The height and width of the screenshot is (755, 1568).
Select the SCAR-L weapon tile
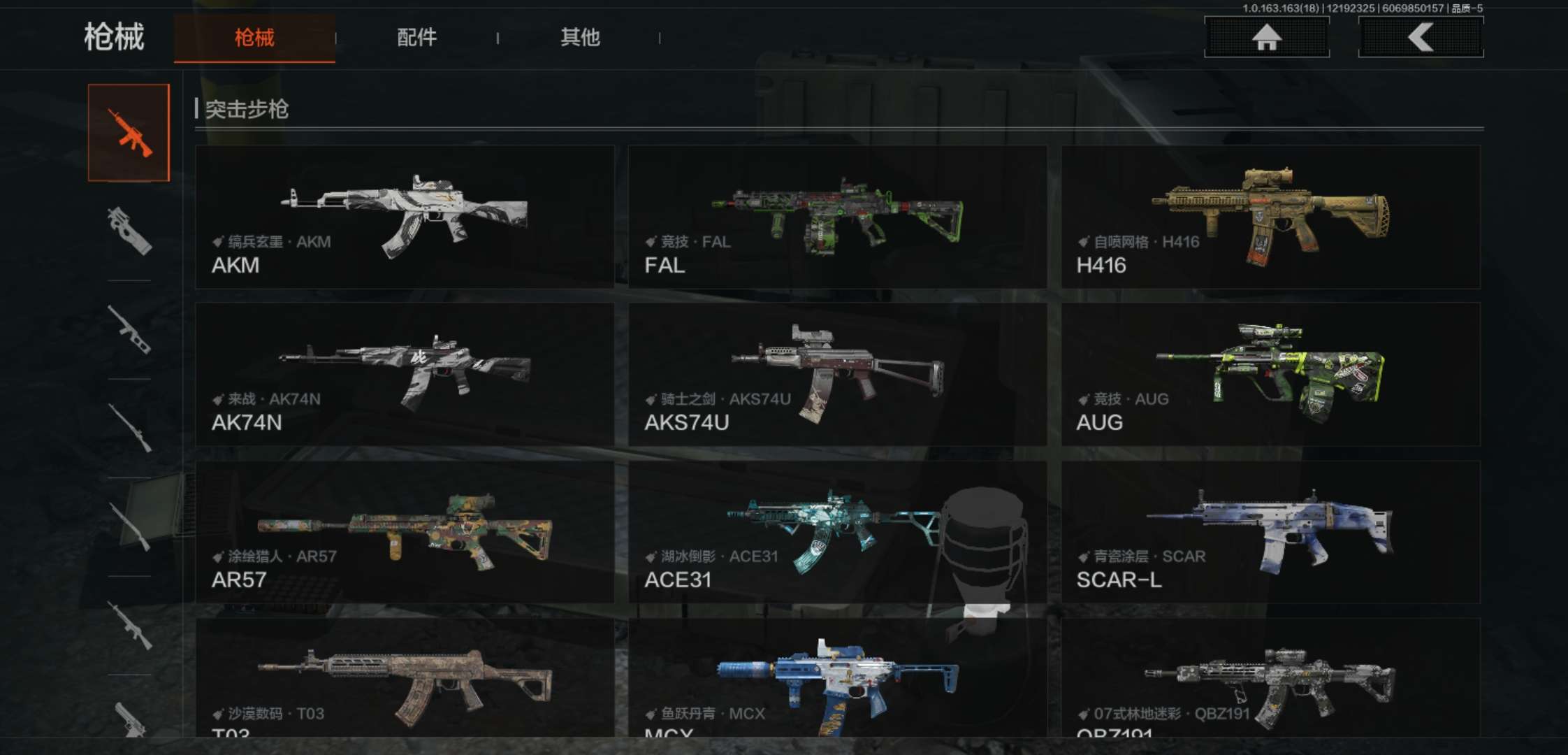(1270, 531)
